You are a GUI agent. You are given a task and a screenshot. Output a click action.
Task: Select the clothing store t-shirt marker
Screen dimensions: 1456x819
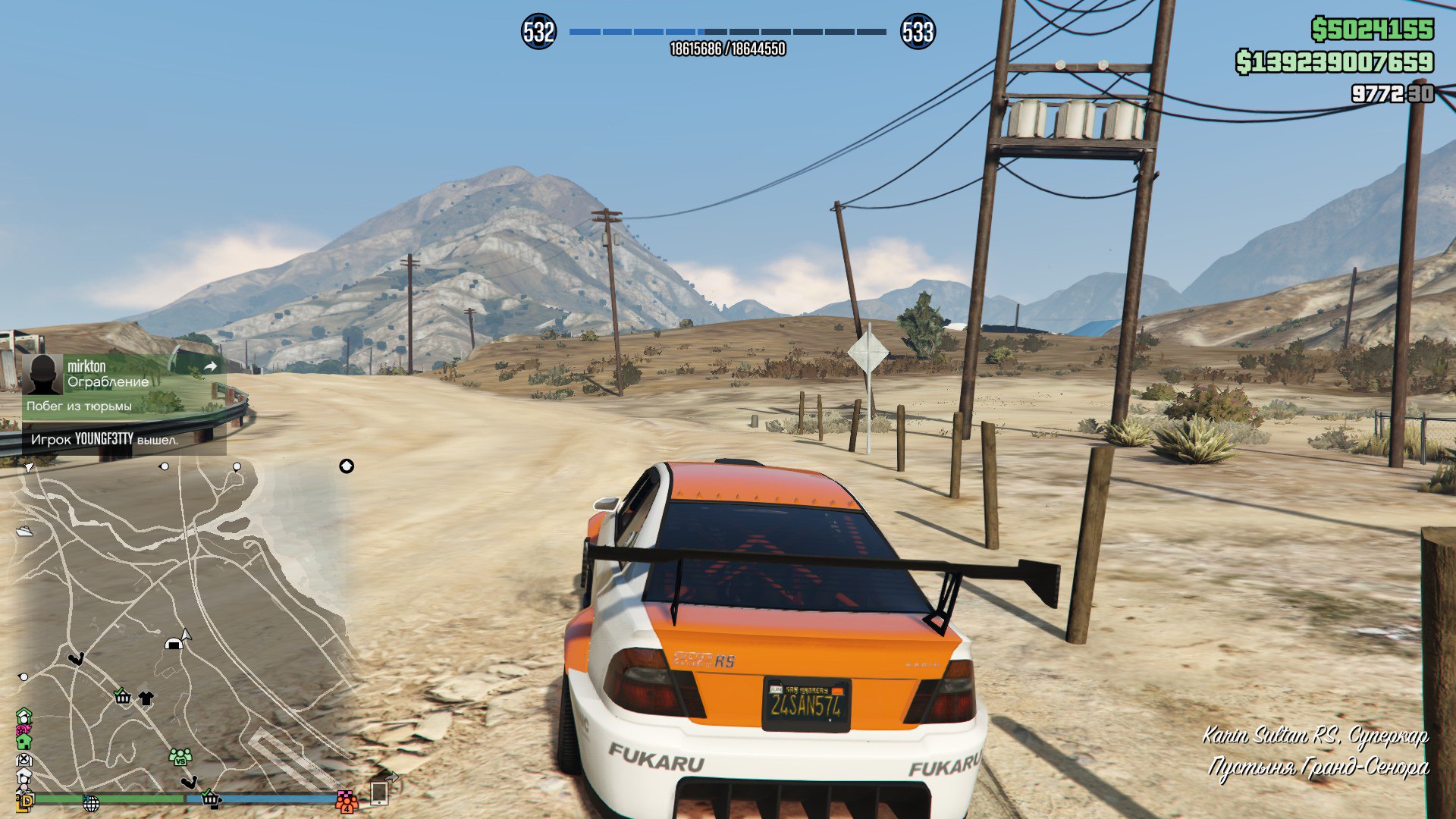146,698
